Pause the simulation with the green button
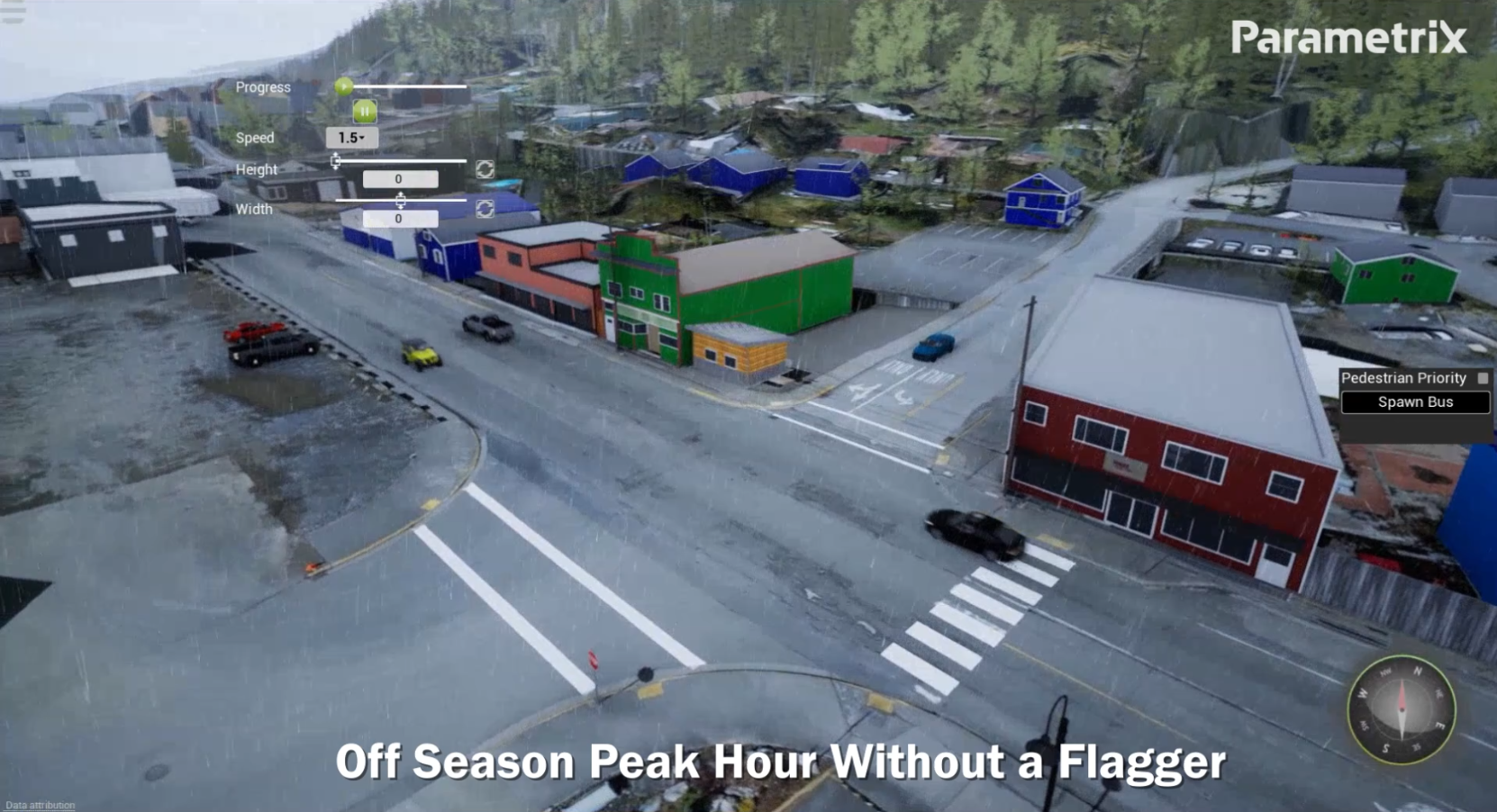The image size is (1497, 812). point(365,112)
